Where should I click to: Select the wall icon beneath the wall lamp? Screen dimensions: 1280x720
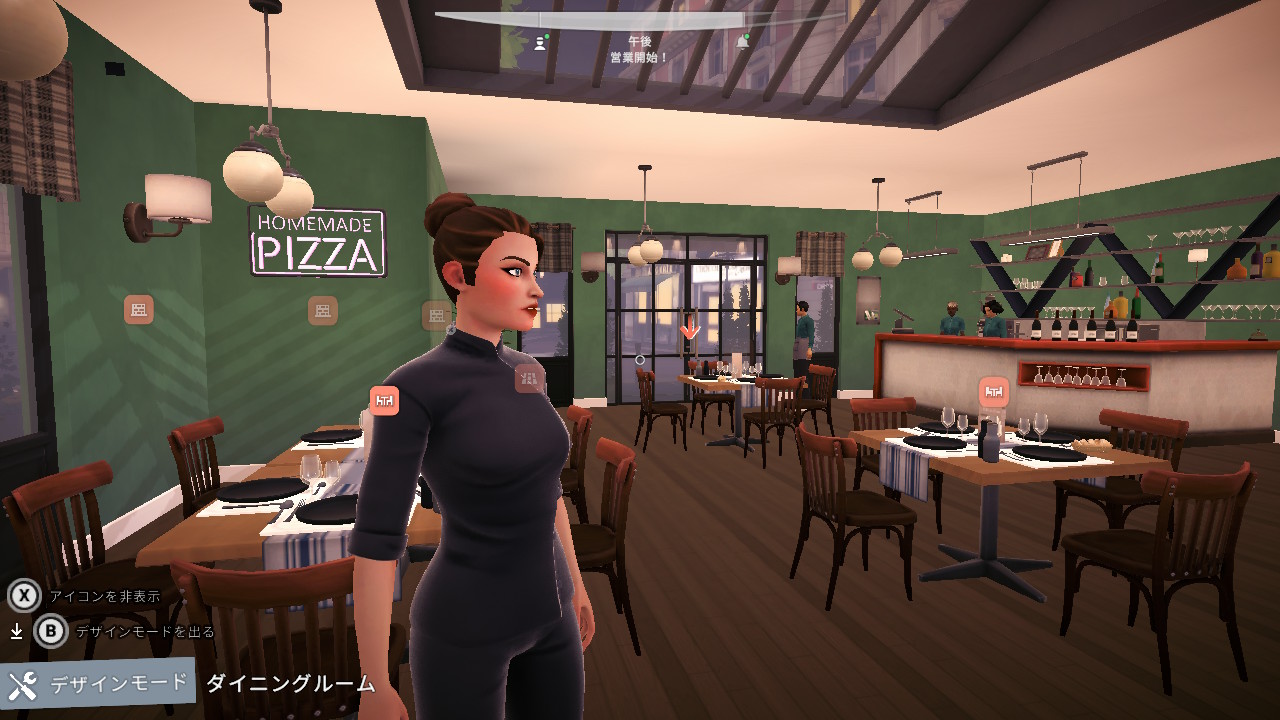(x=139, y=309)
